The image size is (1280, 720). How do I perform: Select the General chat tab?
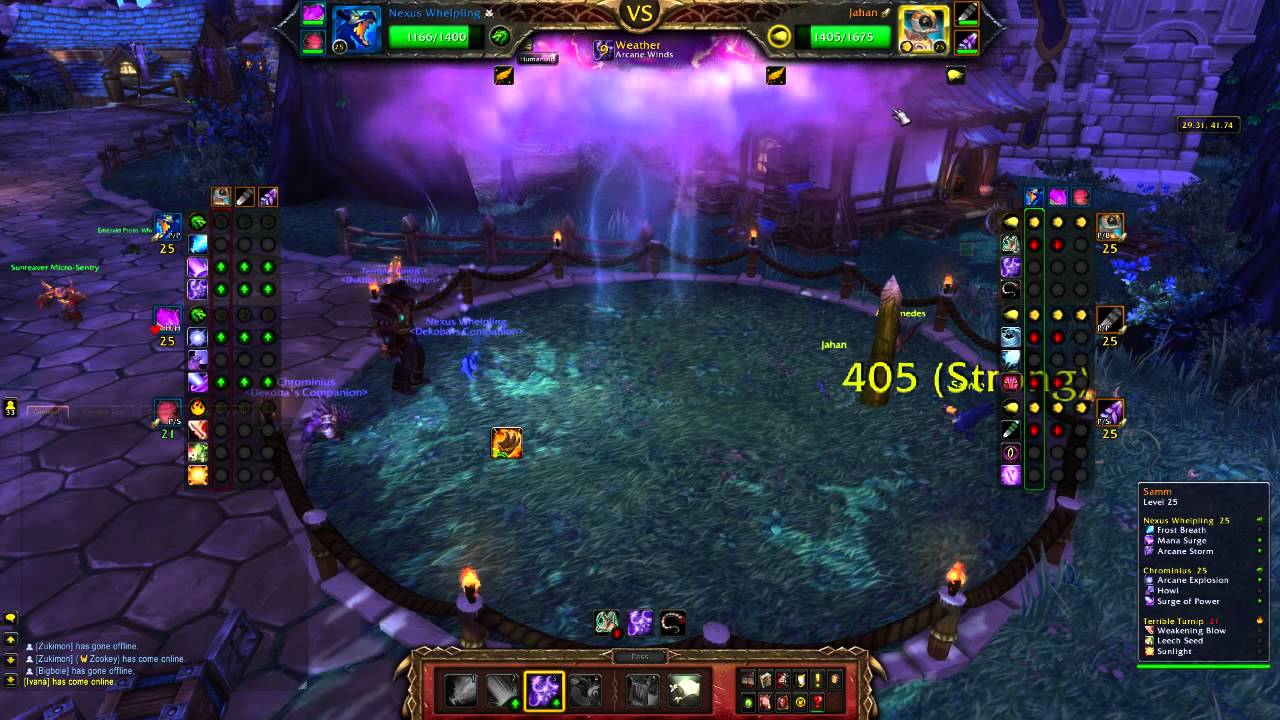[47, 411]
